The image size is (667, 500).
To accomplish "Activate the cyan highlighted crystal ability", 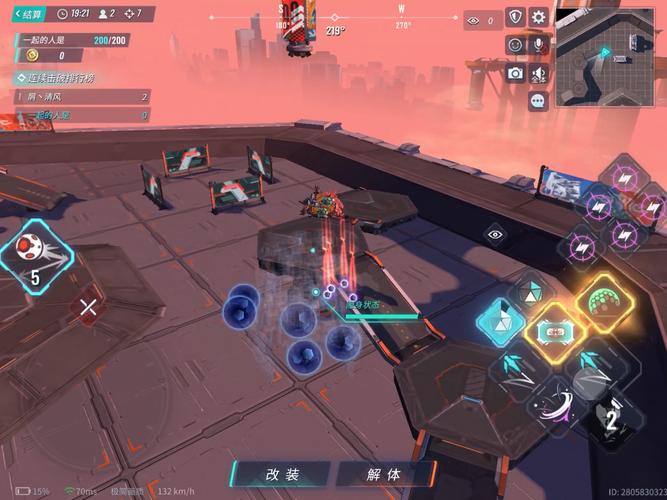I will [x=499, y=322].
